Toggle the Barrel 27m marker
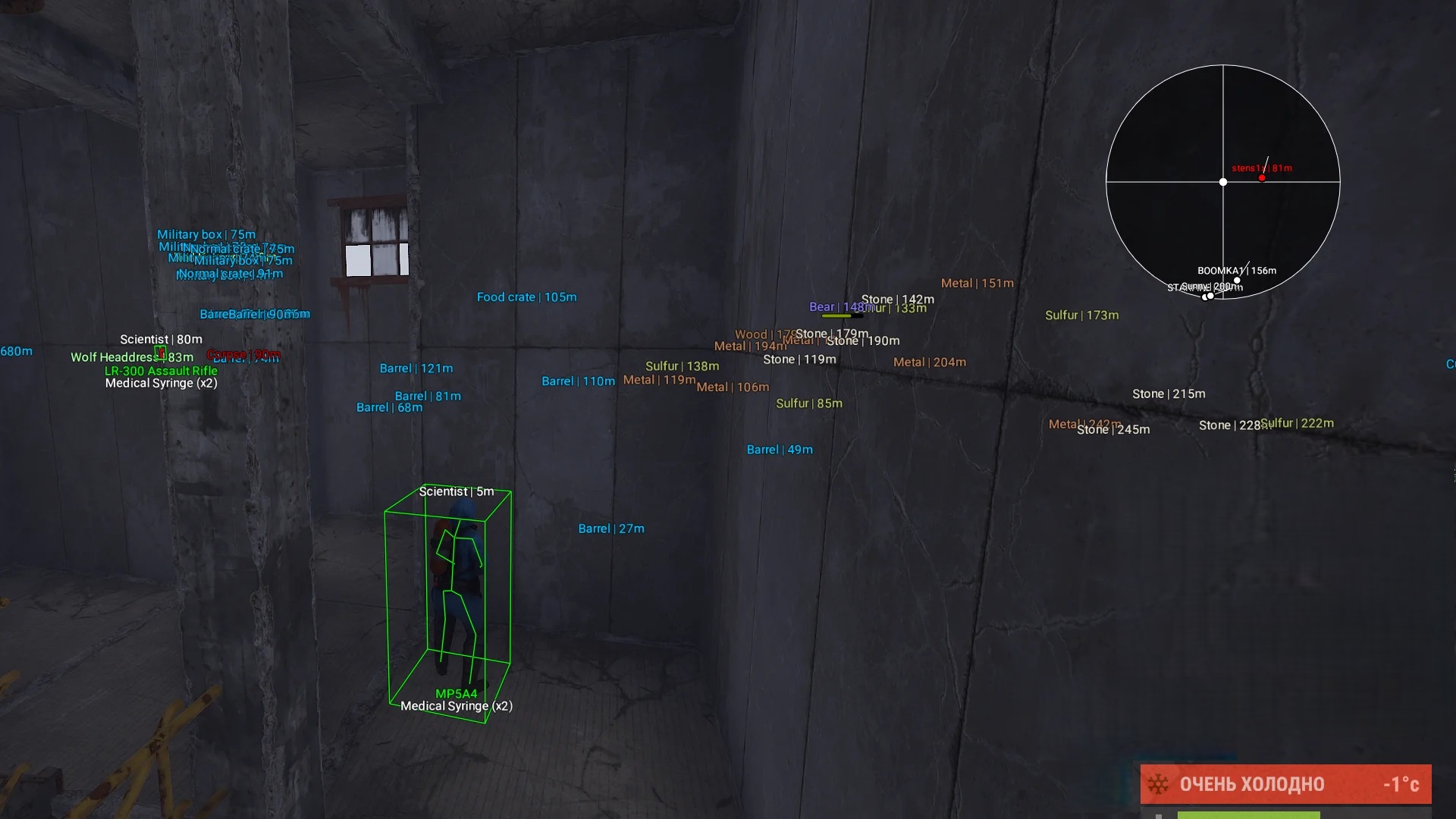 click(x=611, y=528)
